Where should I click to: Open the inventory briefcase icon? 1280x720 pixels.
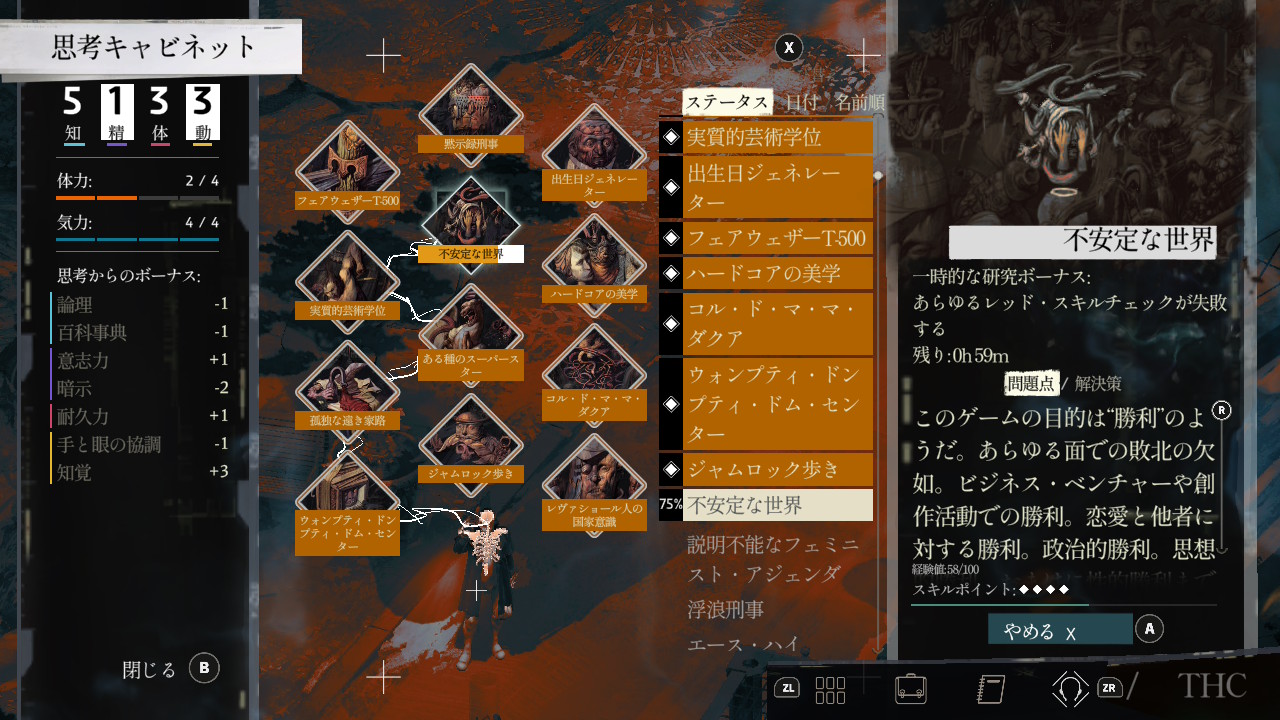click(x=909, y=689)
